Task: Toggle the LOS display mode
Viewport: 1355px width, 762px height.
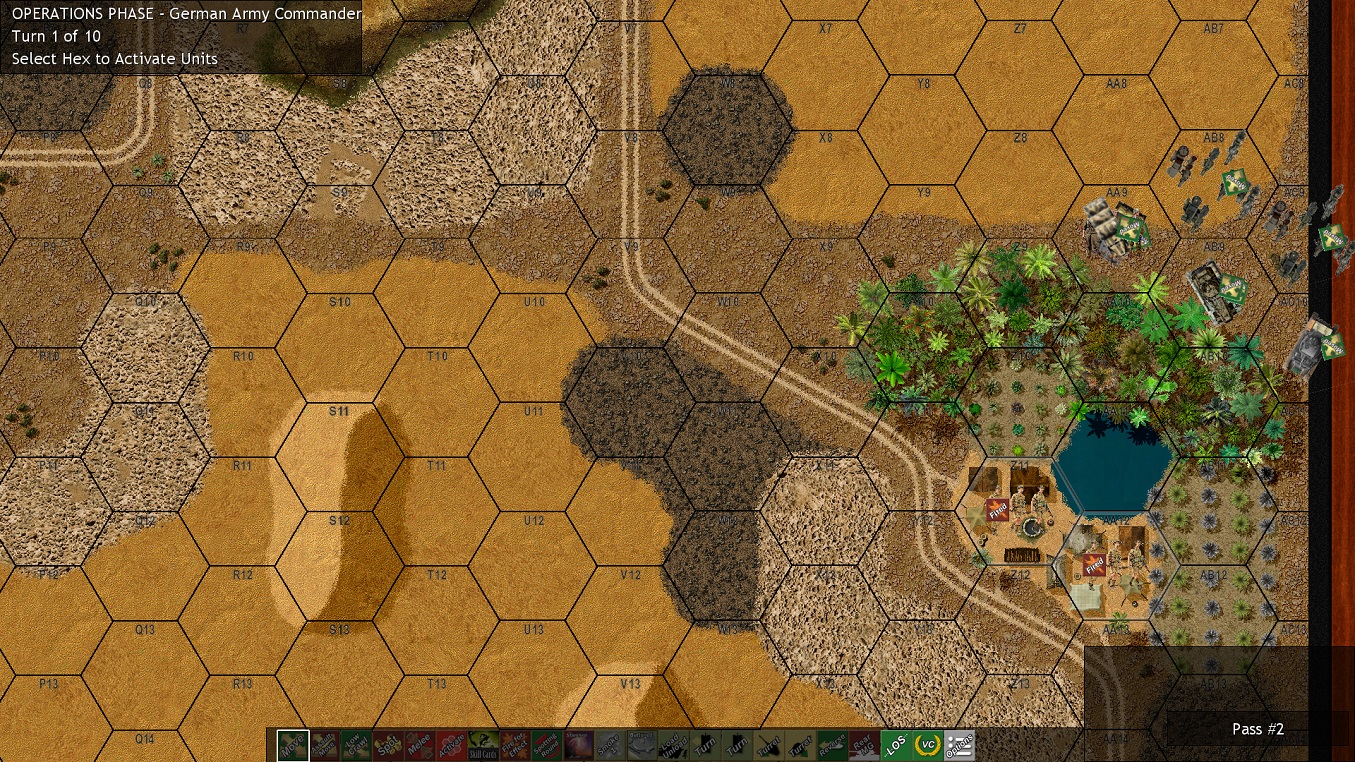Action: [x=896, y=744]
